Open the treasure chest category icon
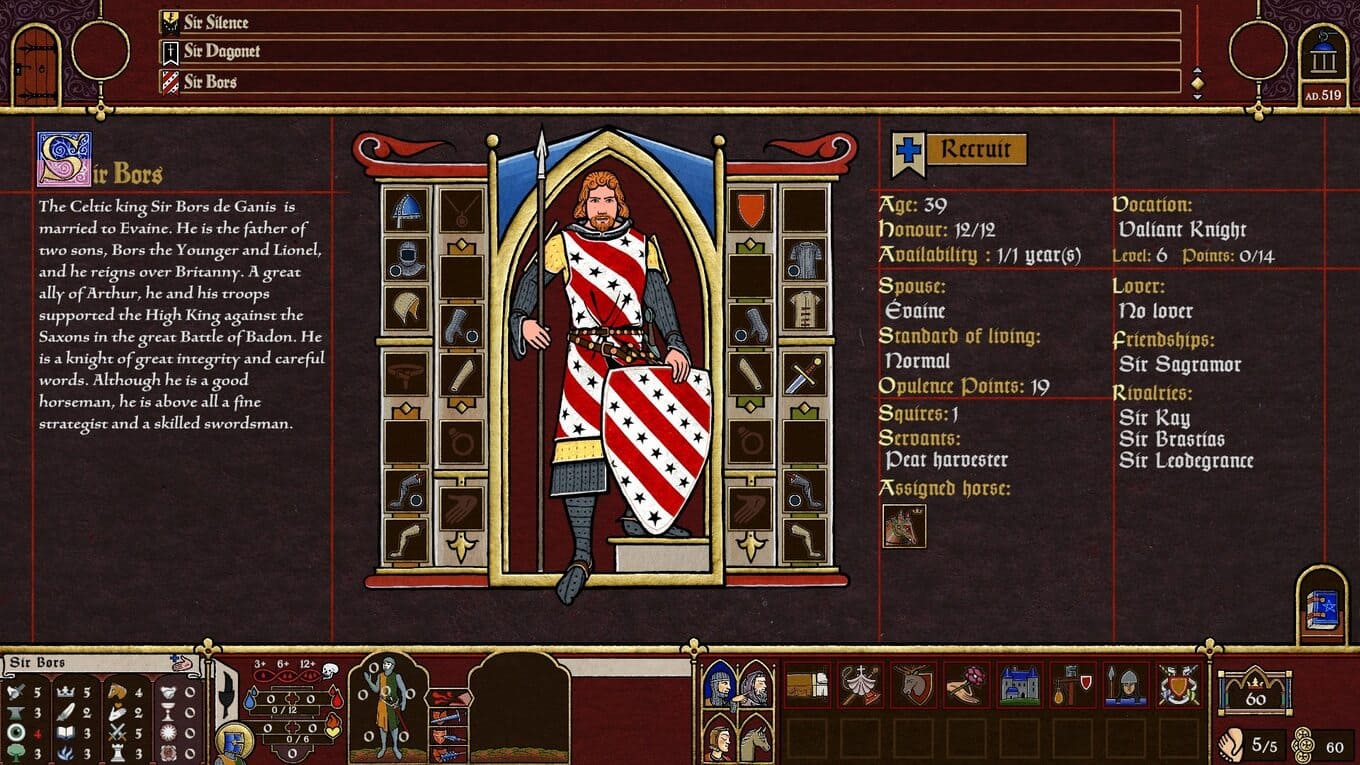 click(806, 685)
